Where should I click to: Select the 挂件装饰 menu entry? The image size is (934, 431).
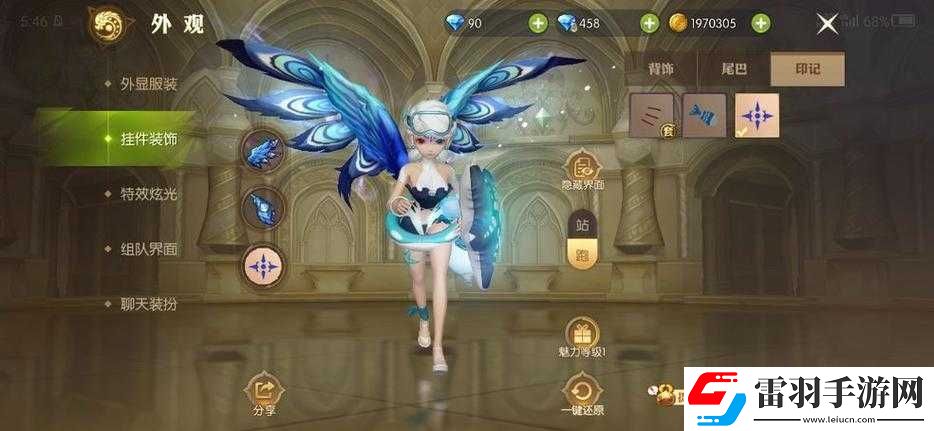click(148, 139)
